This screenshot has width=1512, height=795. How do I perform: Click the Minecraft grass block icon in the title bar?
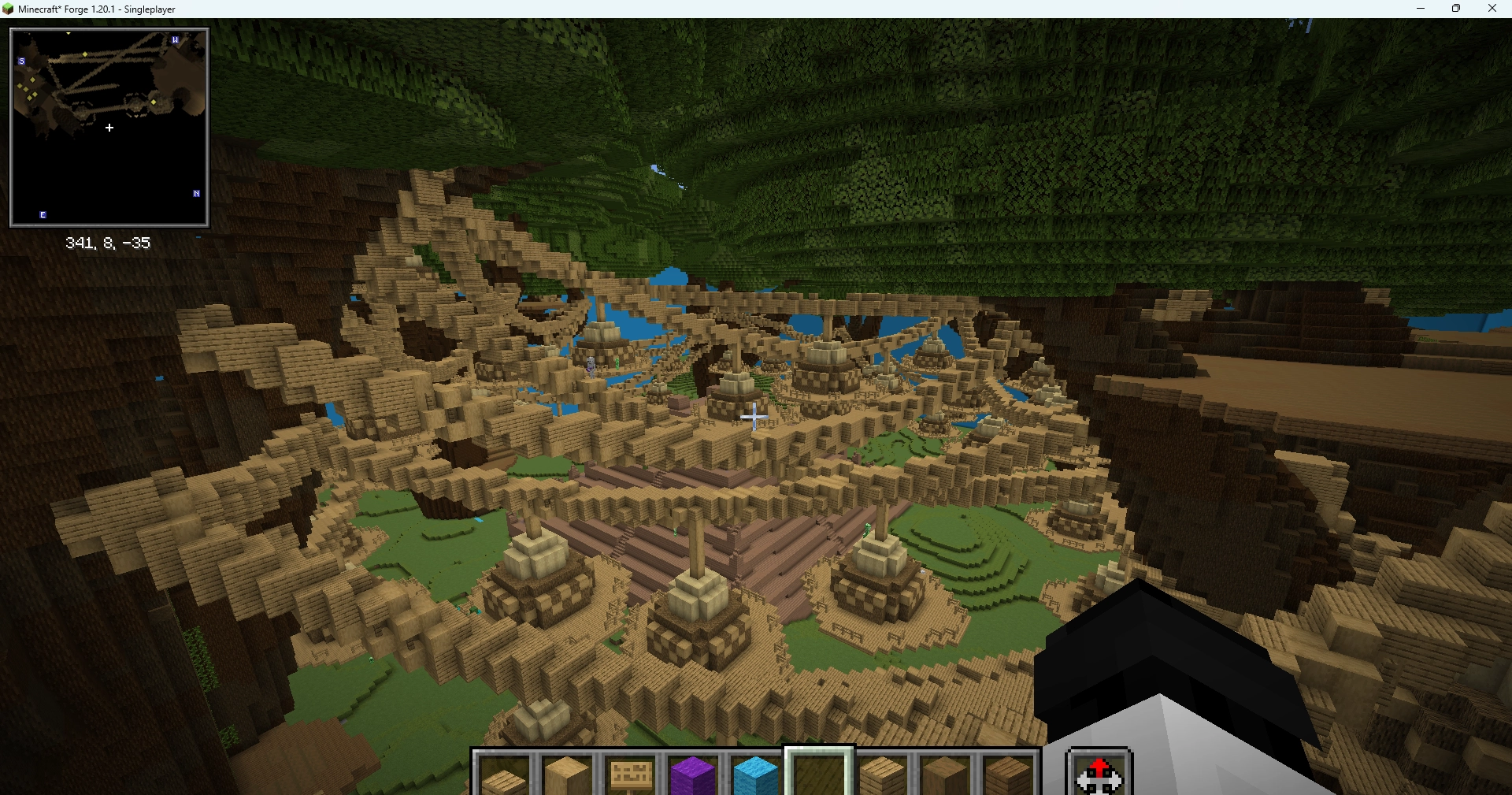(8, 9)
